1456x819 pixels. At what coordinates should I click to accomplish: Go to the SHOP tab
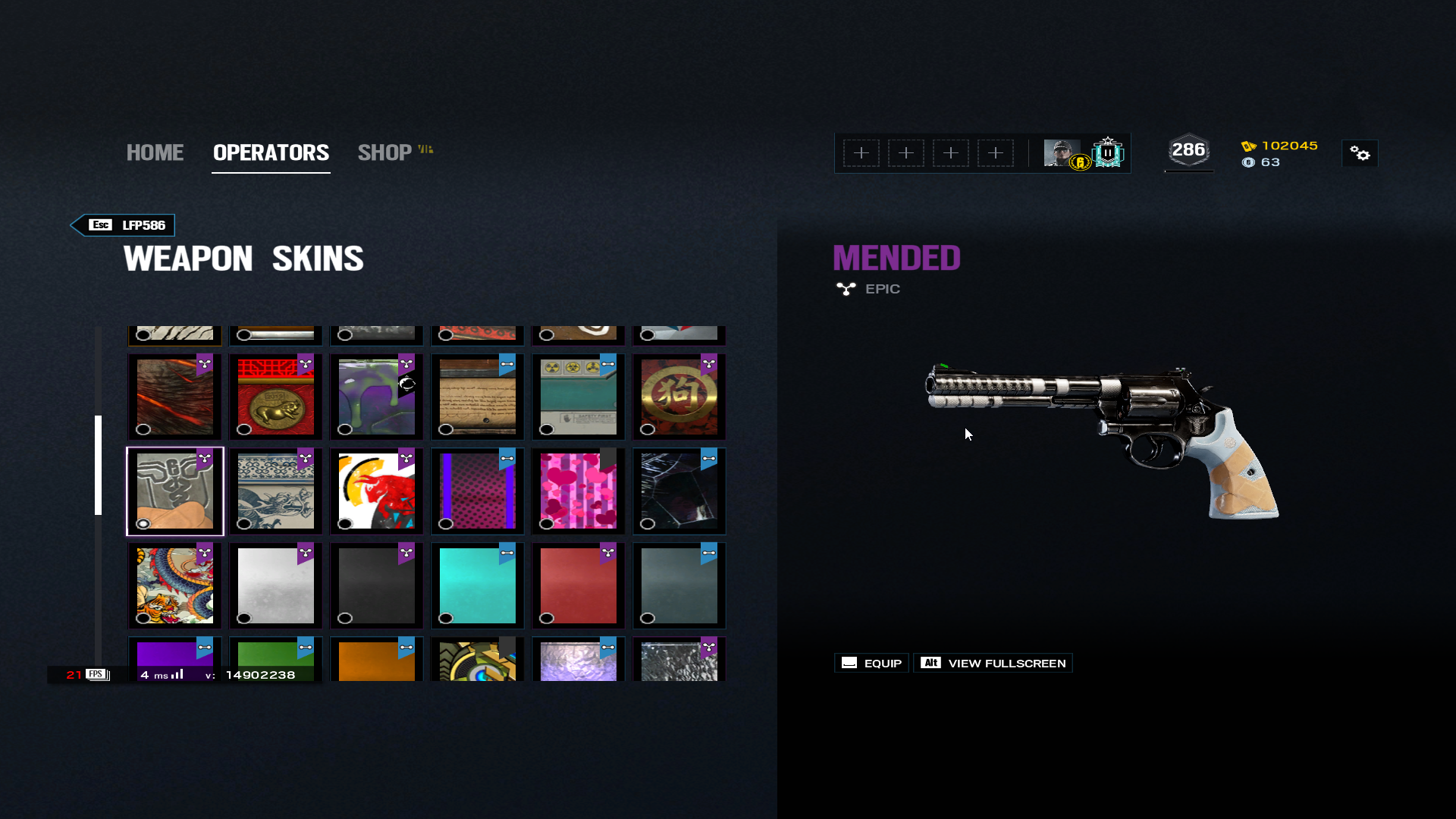(x=385, y=152)
